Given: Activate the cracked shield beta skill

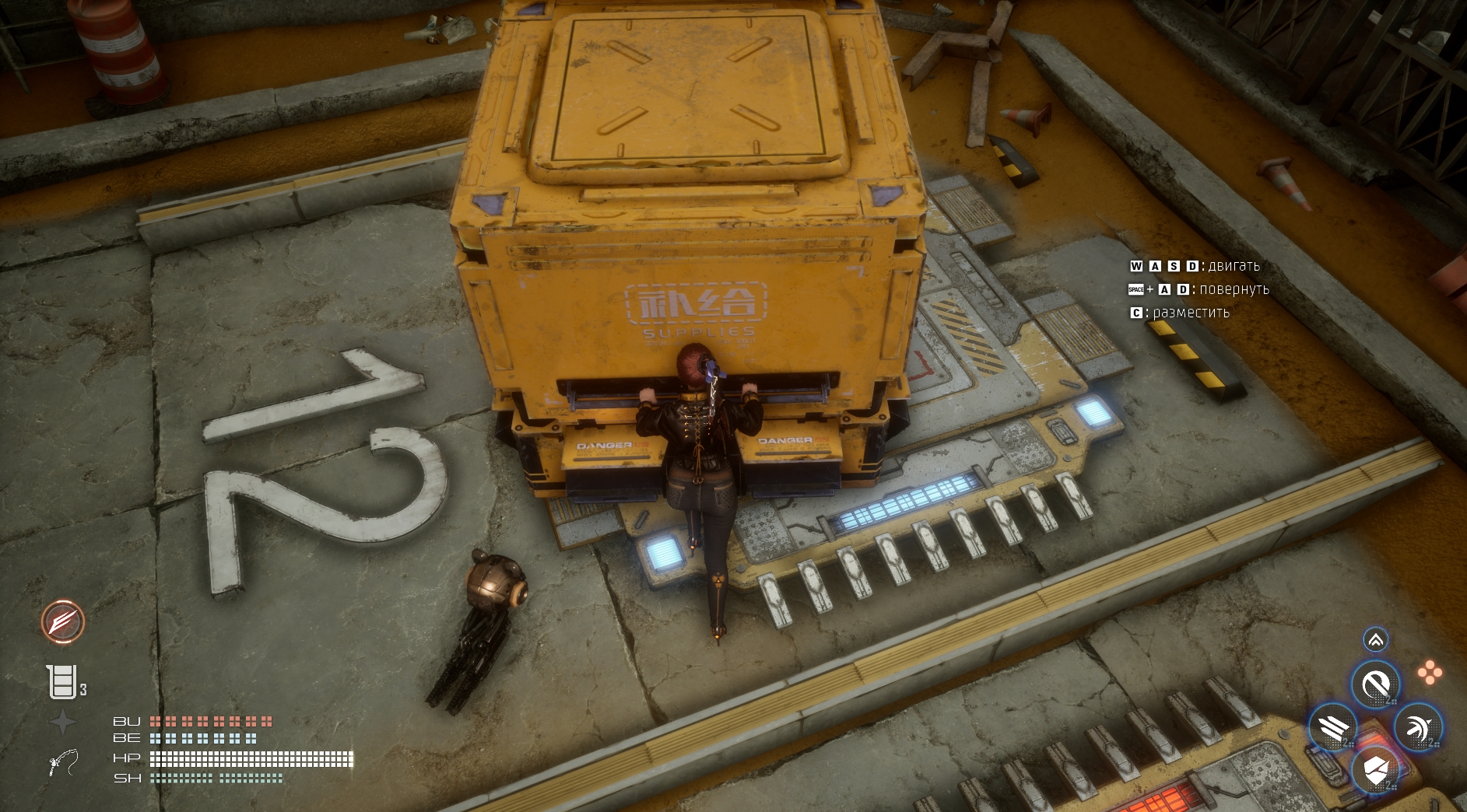Looking at the screenshot, I should 1375,771.
